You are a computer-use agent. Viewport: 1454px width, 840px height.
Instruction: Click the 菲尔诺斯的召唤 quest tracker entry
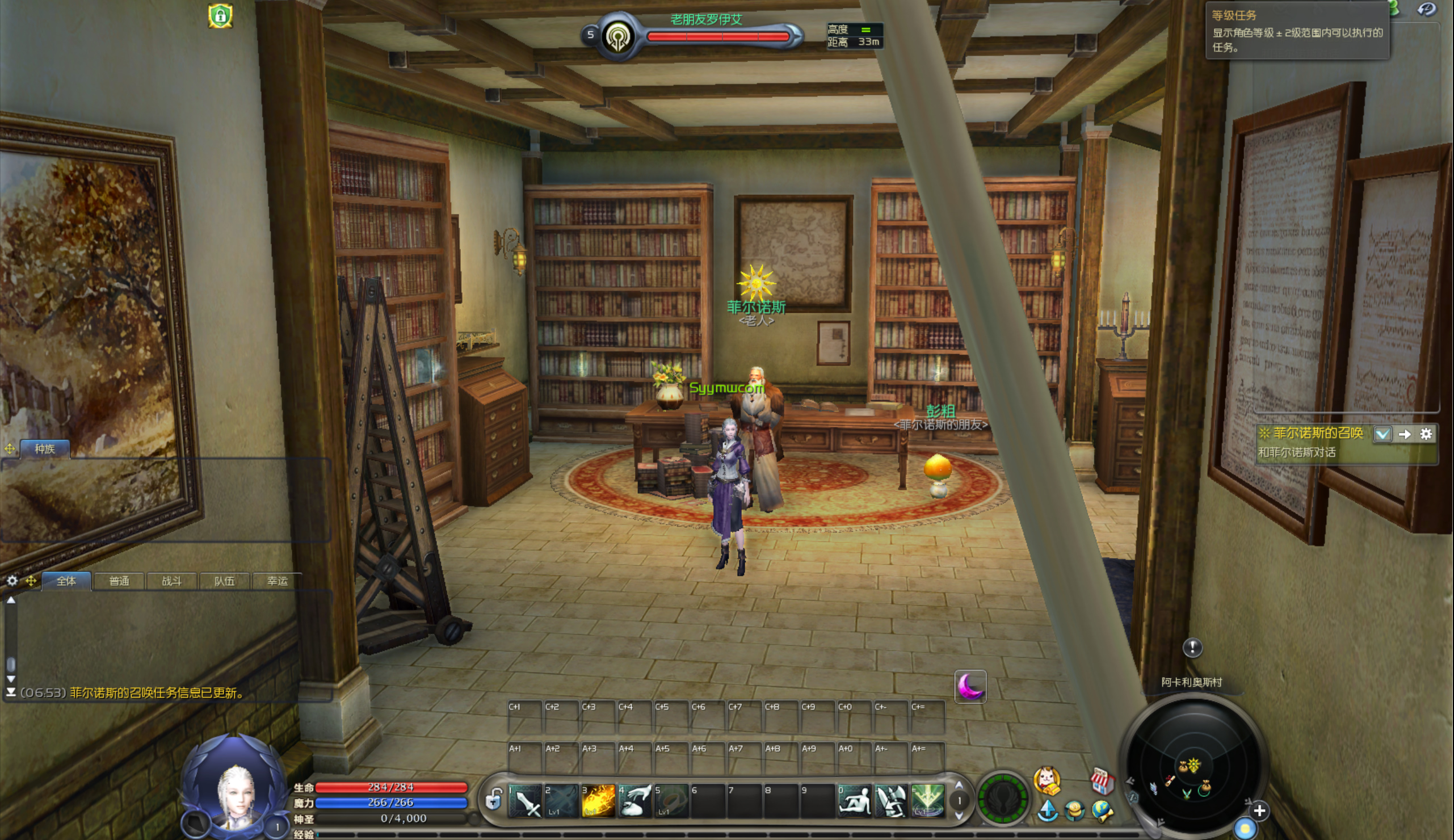tap(1317, 433)
